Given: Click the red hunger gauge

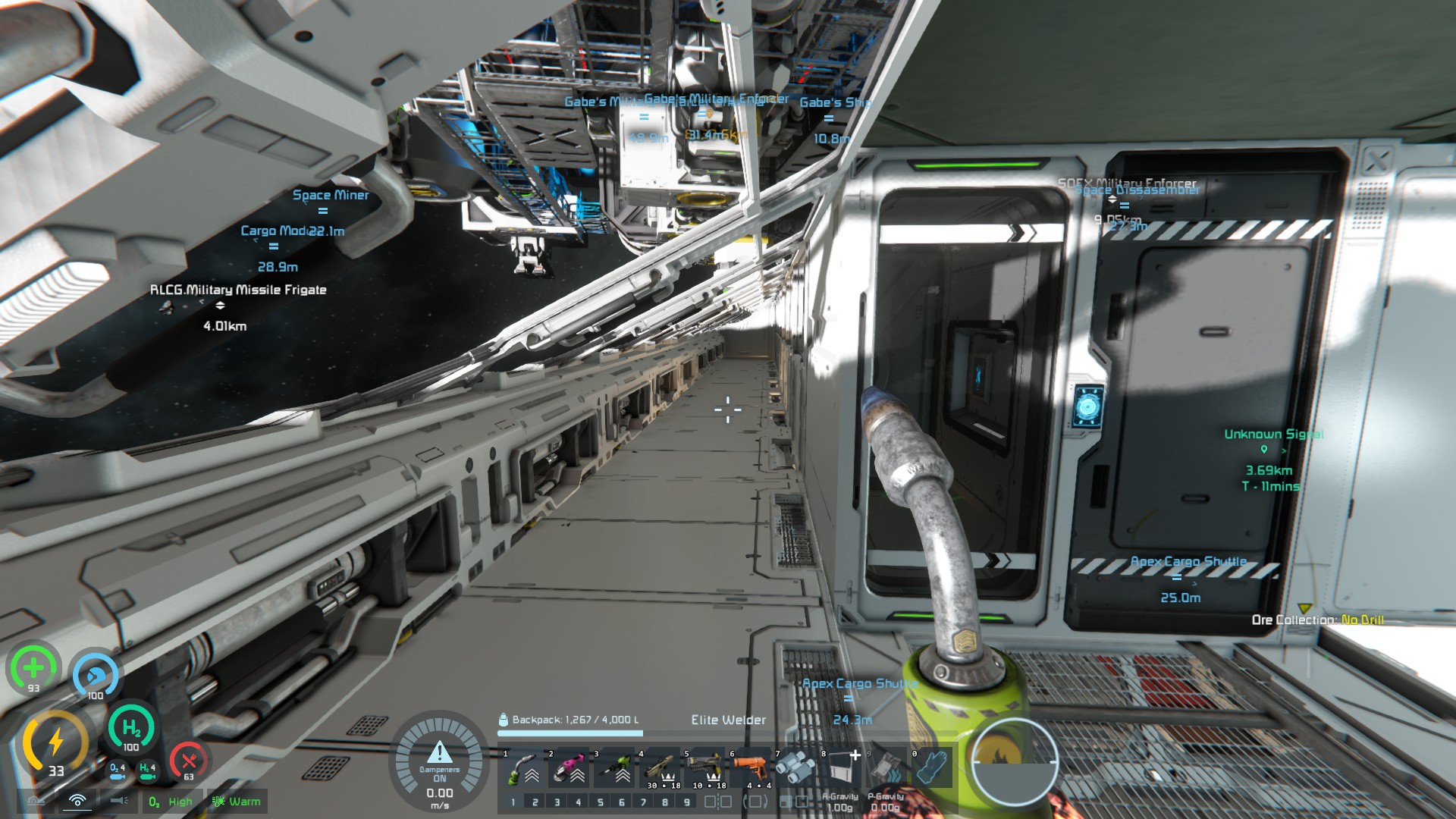Looking at the screenshot, I should [x=188, y=762].
